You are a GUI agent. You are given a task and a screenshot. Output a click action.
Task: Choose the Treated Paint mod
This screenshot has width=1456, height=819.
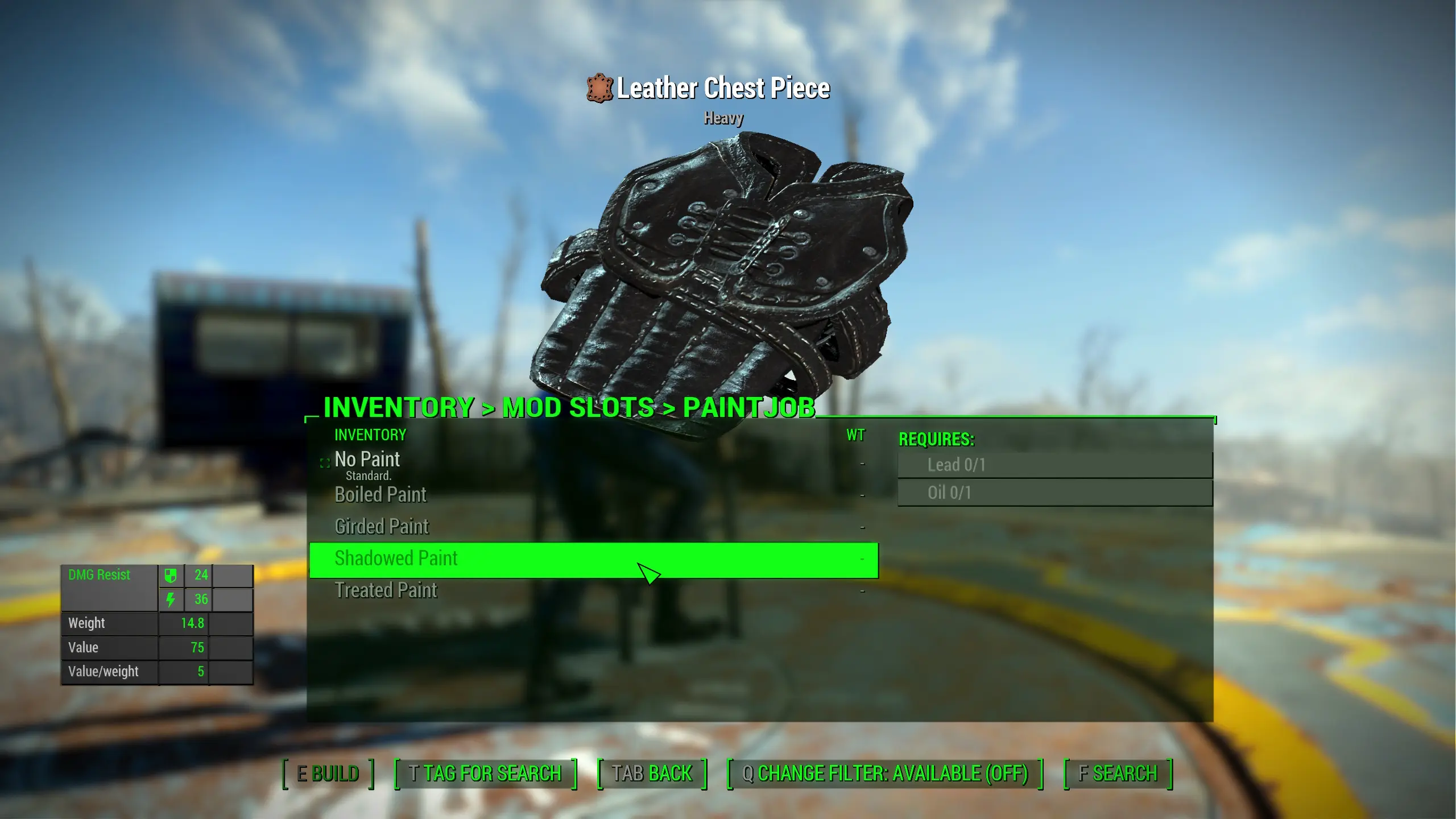(x=386, y=590)
